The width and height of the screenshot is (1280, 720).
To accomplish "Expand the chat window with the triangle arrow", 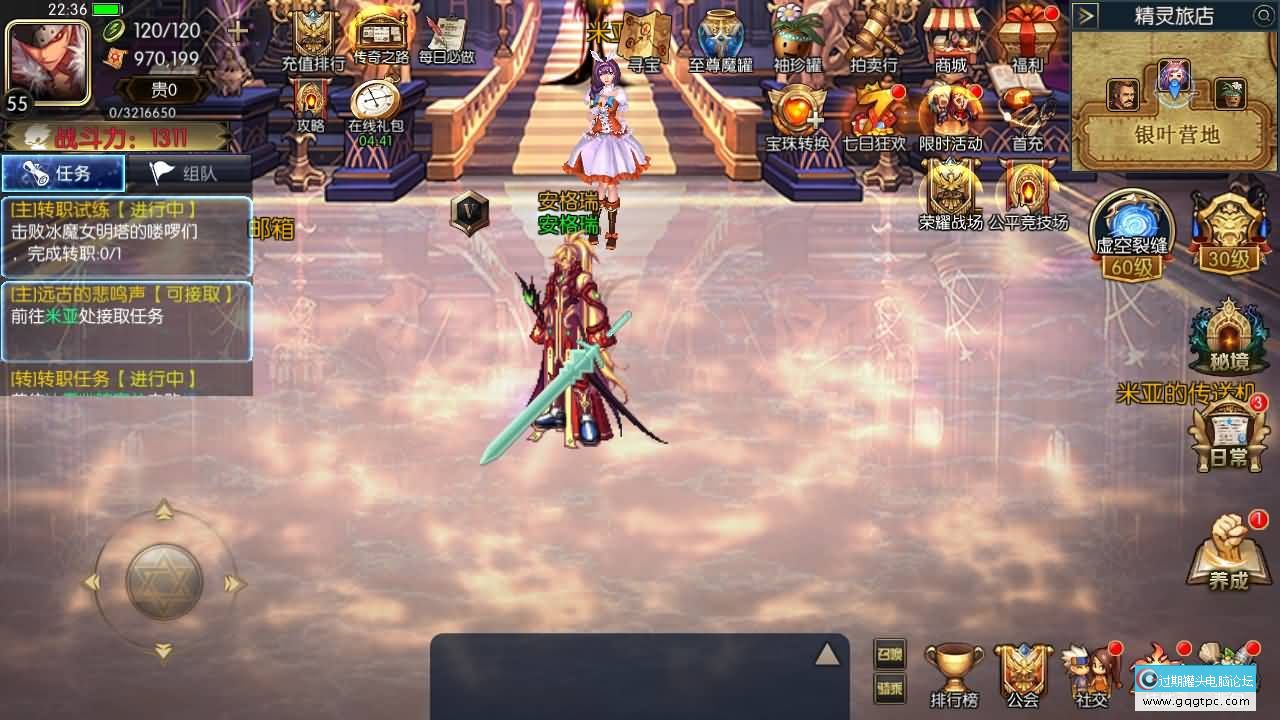I will coord(827,655).
